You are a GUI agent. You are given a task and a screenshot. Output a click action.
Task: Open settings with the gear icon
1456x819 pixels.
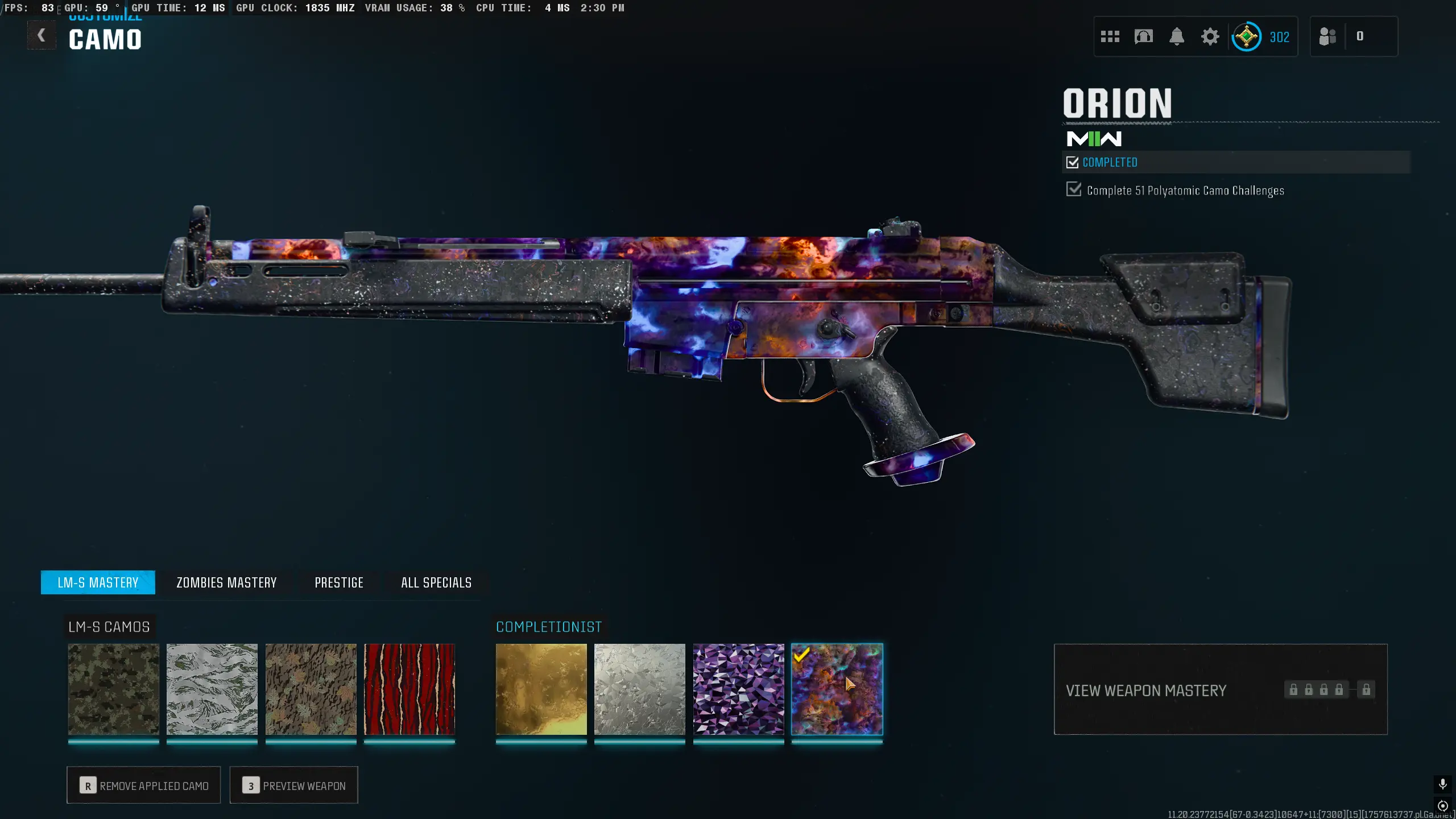tap(1210, 37)
